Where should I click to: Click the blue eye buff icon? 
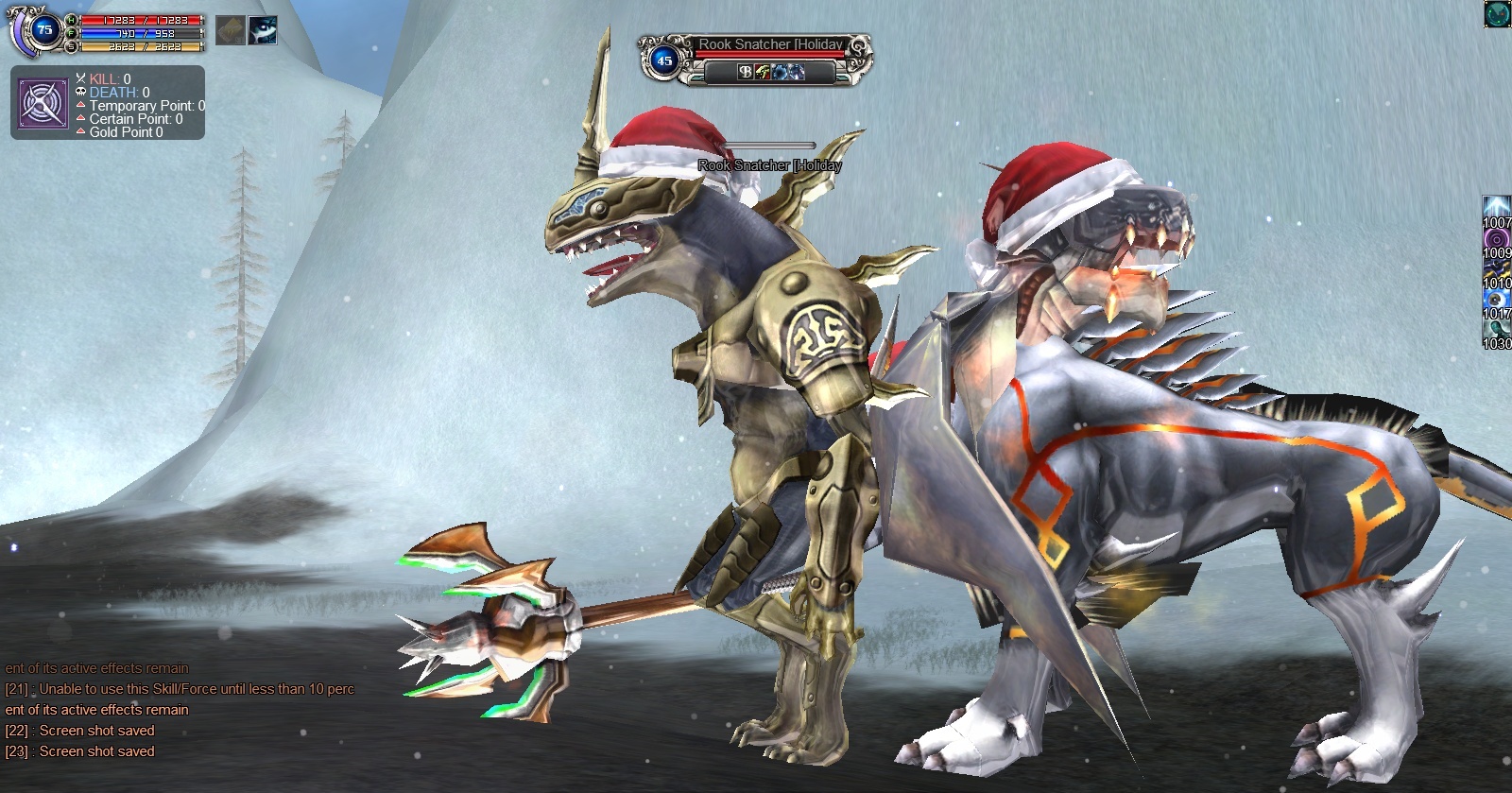[263, 30]
